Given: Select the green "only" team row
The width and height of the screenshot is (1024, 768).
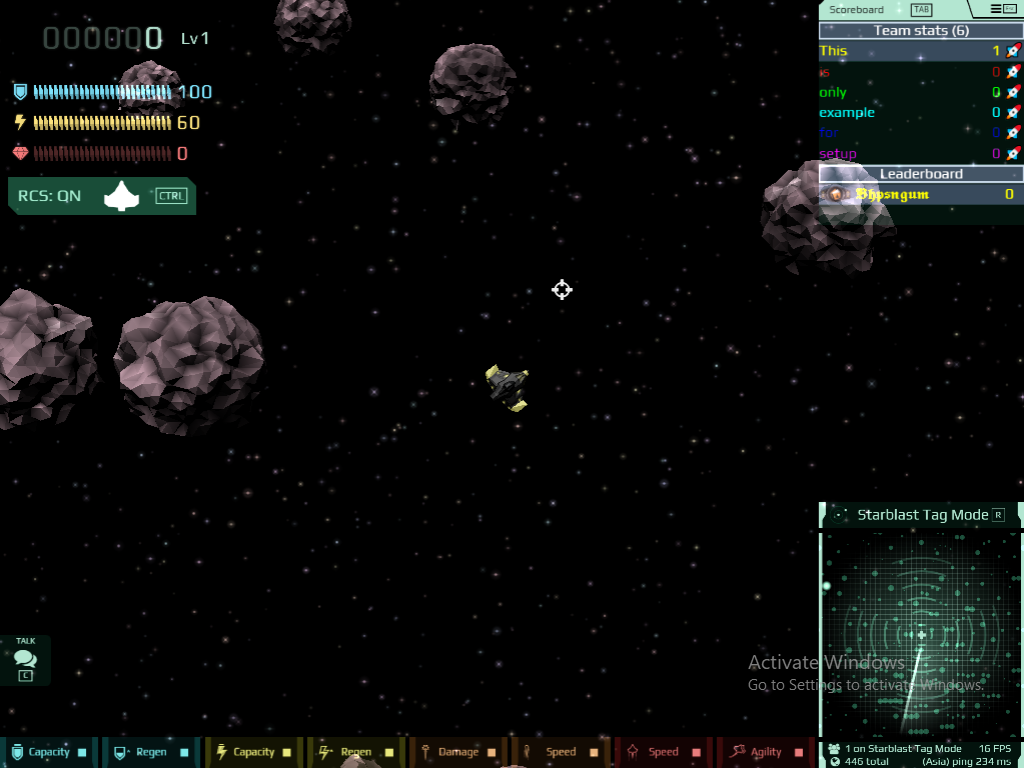Looking at the screenshot, I should click(920, 92).
